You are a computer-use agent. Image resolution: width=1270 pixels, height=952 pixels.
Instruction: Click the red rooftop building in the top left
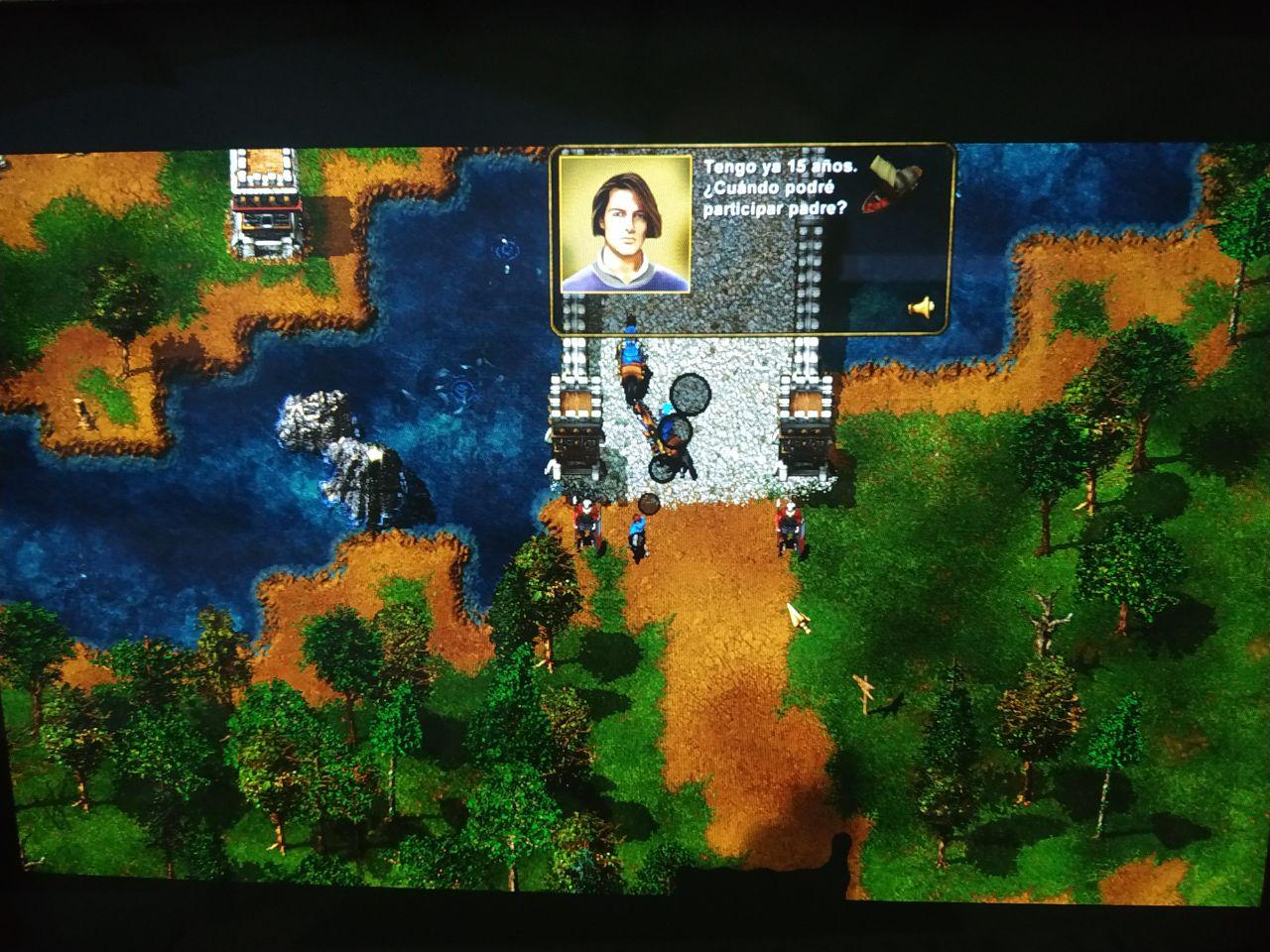coord(266,203)
